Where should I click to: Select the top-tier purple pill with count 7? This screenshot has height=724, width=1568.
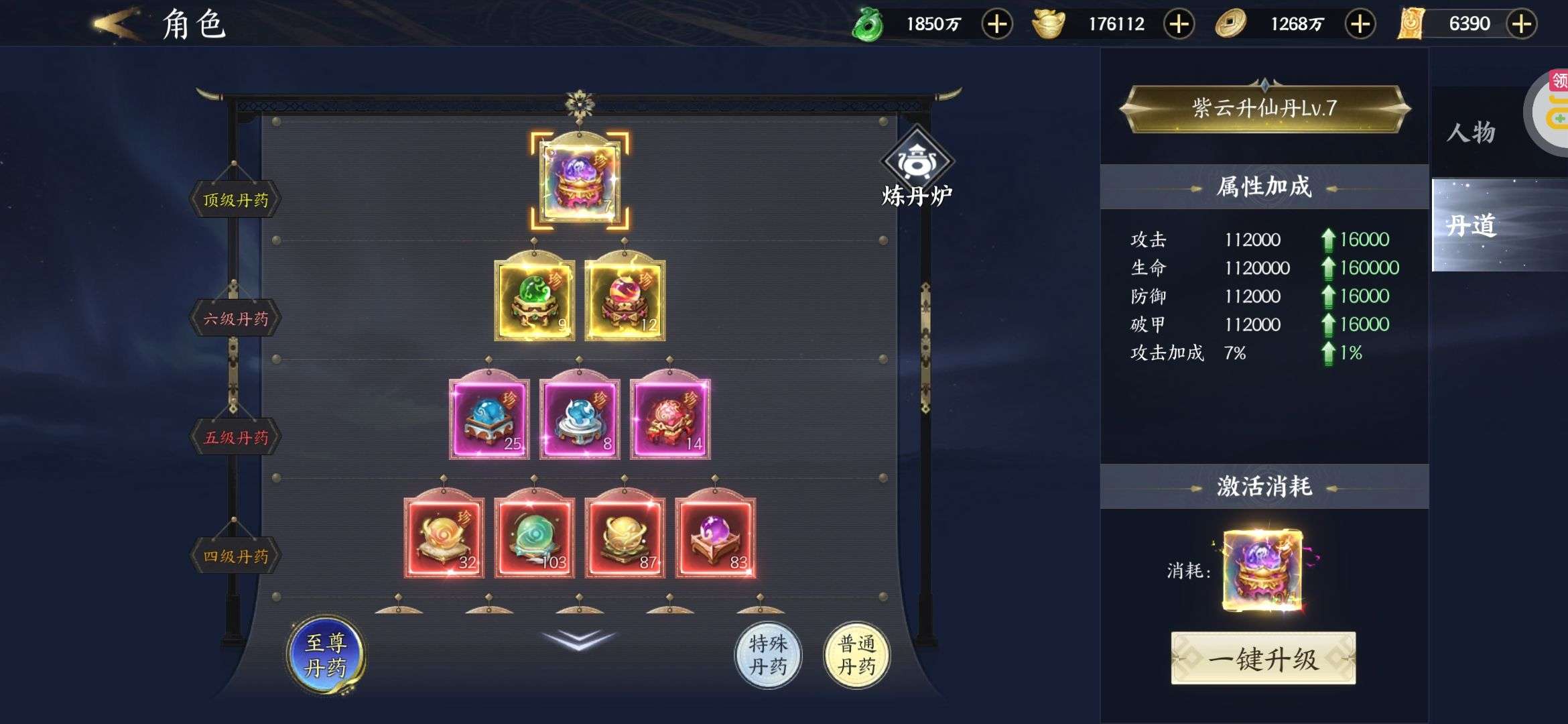[580, 180]
